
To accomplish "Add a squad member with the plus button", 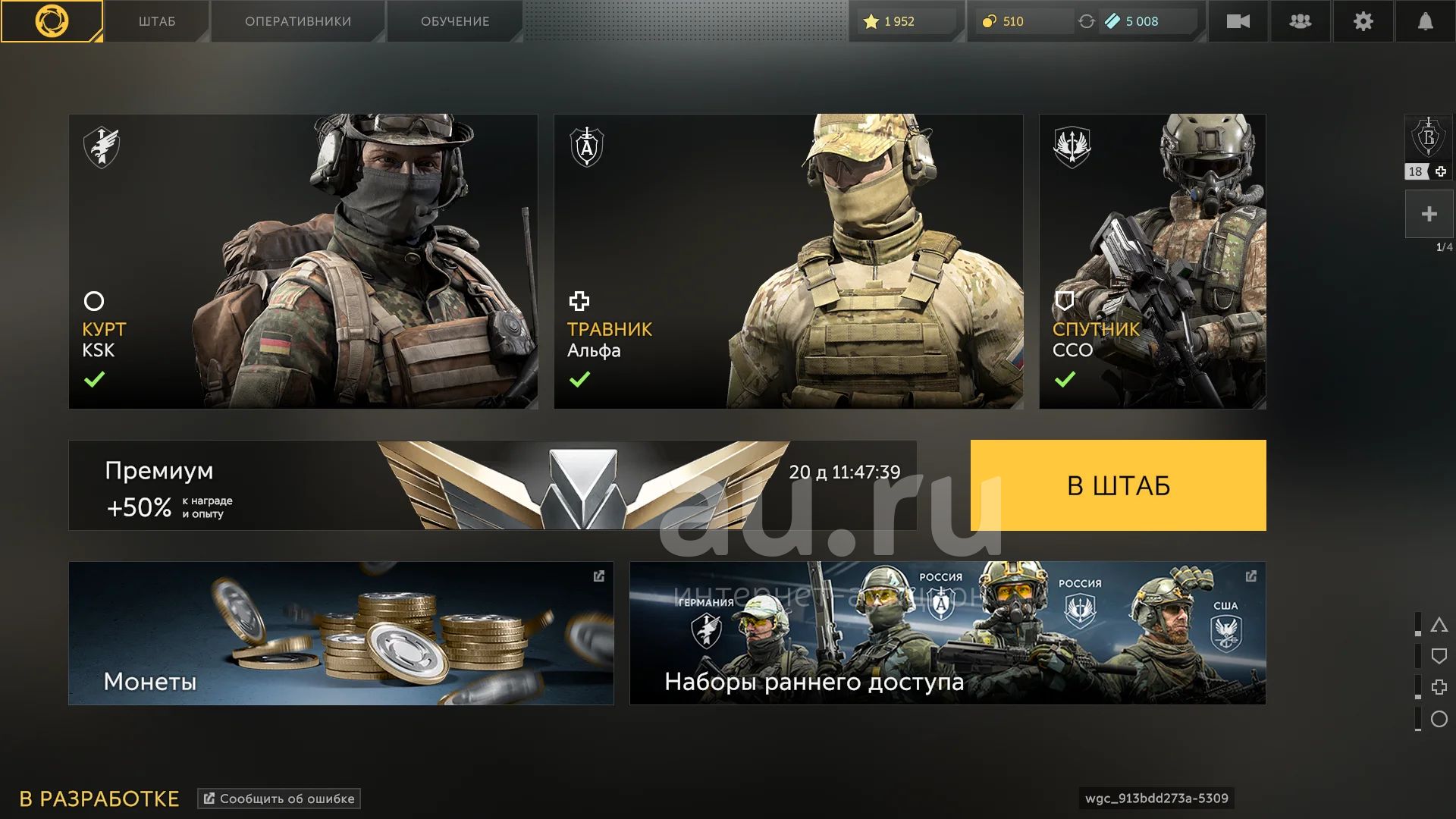I will [x=1429, y=214].
